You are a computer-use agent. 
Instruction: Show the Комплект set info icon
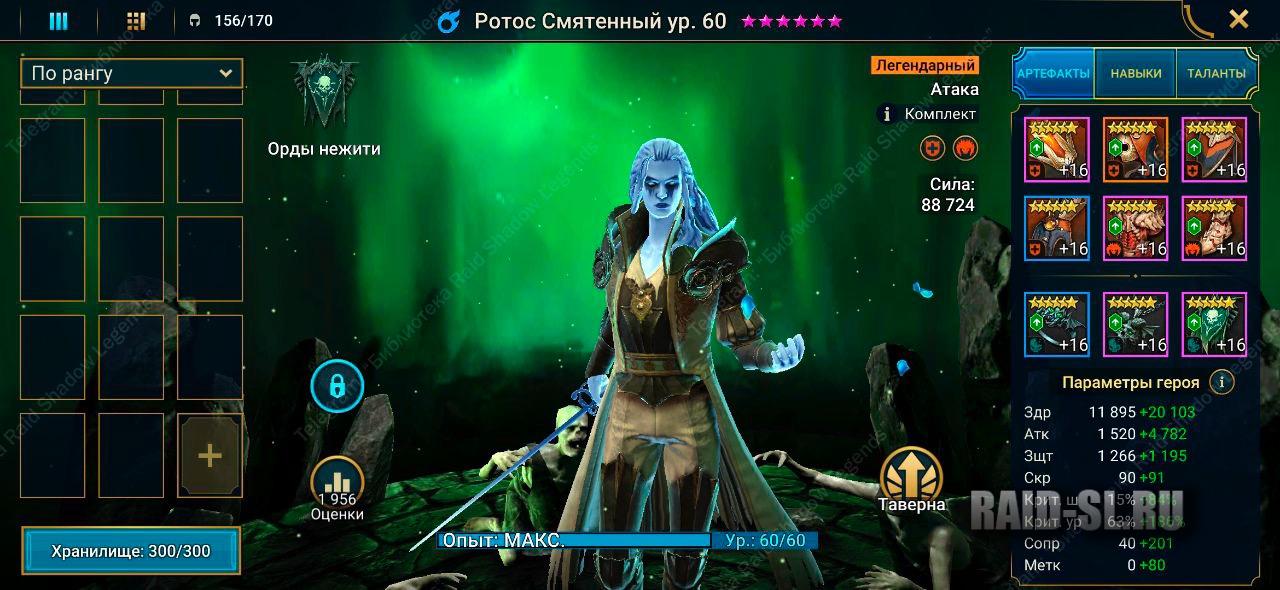tap(885, 114)
